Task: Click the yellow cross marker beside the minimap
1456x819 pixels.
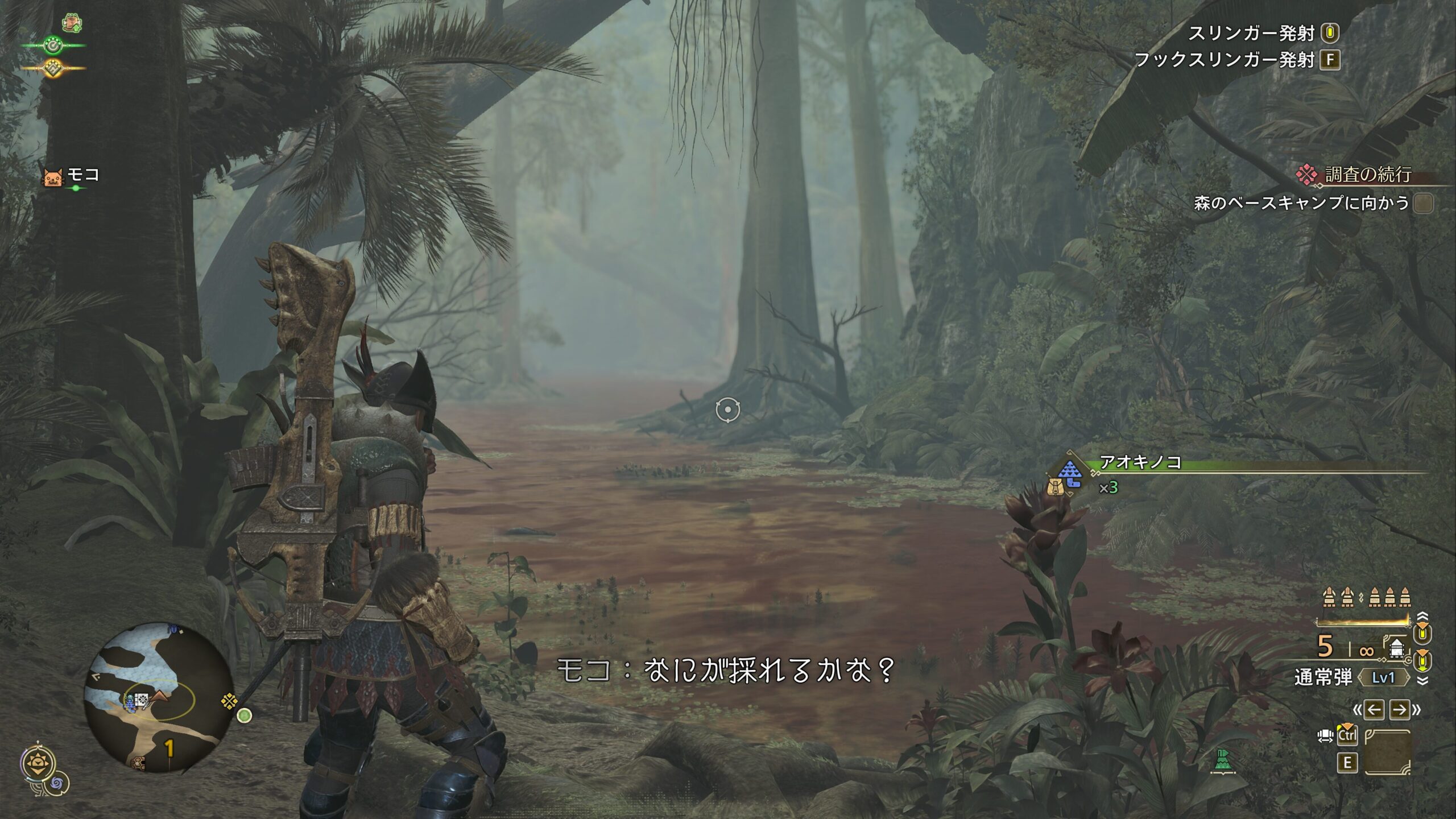Action: click(229, 701)
